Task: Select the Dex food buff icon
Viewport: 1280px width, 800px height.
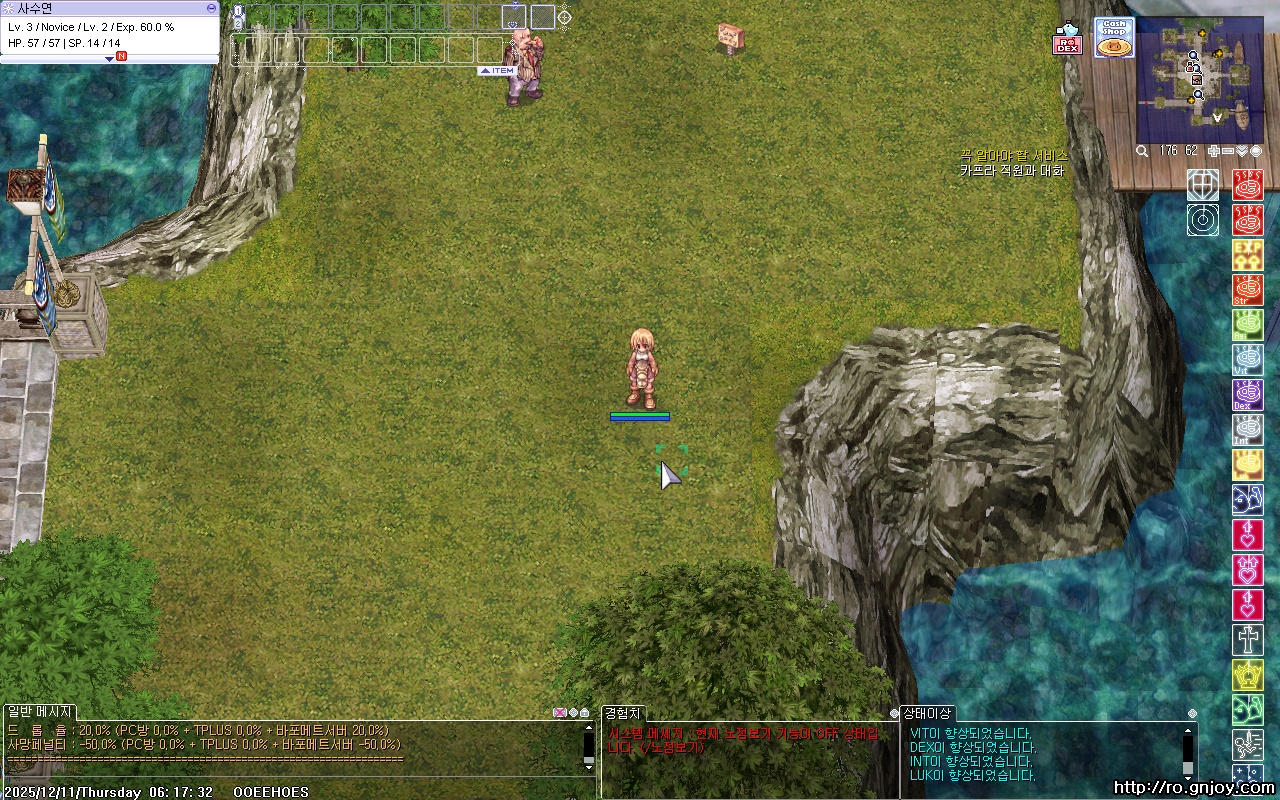Action: 1247,395
